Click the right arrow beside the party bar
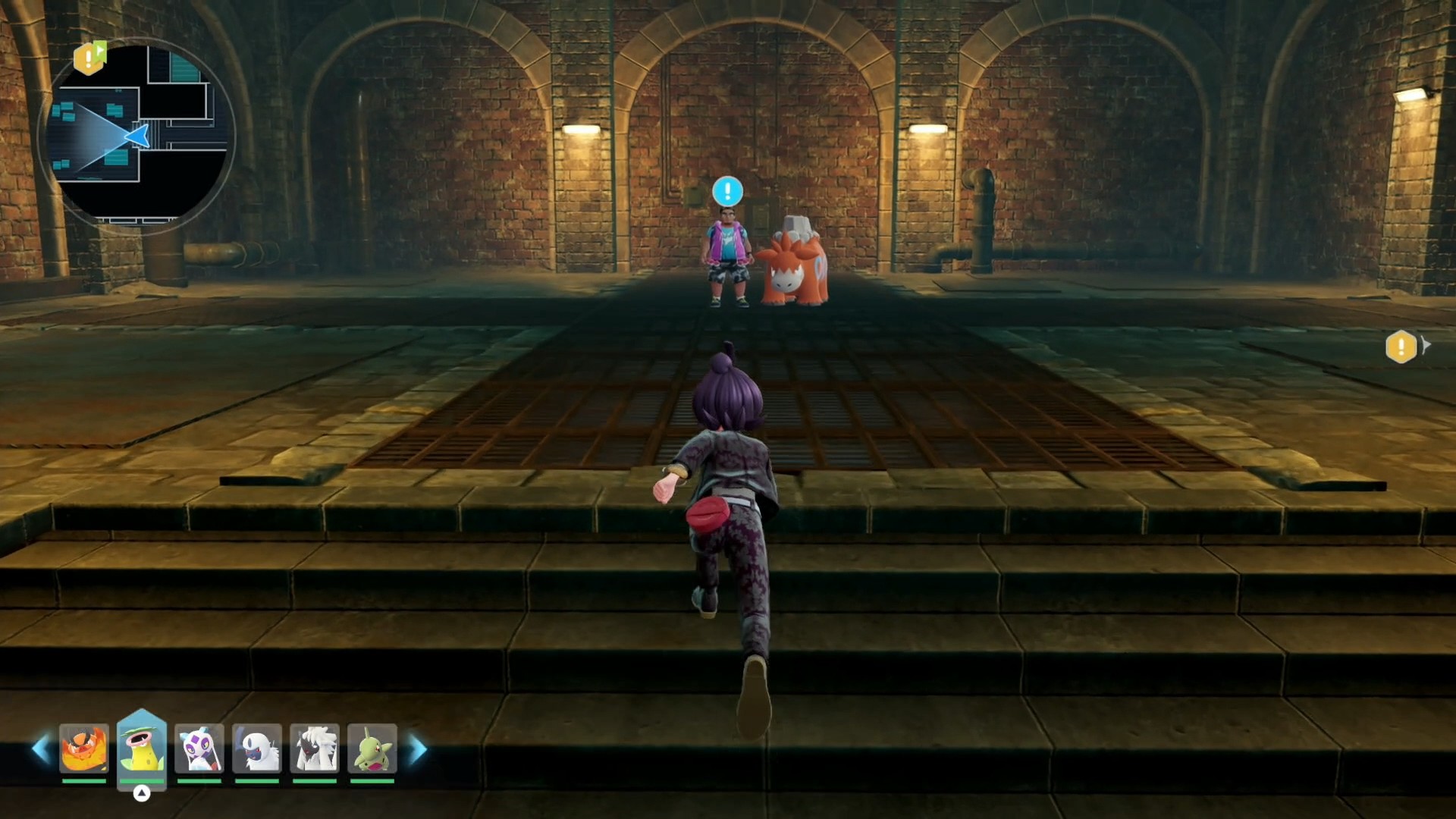 (x=418, y=749)
